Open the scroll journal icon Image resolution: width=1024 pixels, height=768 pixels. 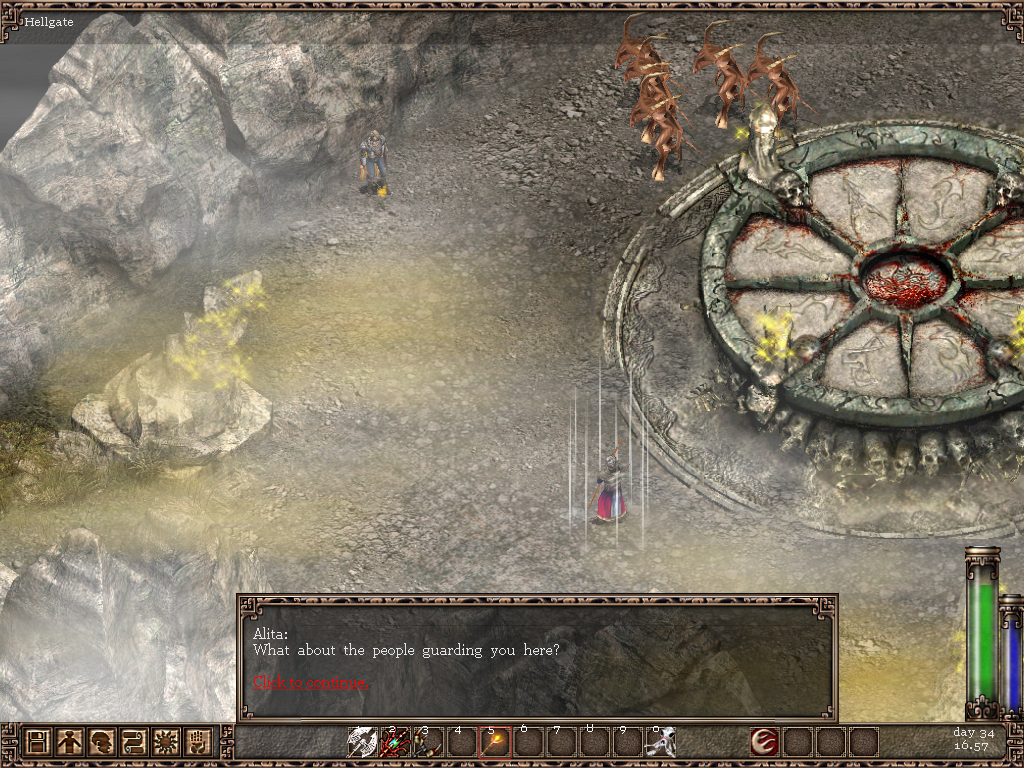point(134,742)
